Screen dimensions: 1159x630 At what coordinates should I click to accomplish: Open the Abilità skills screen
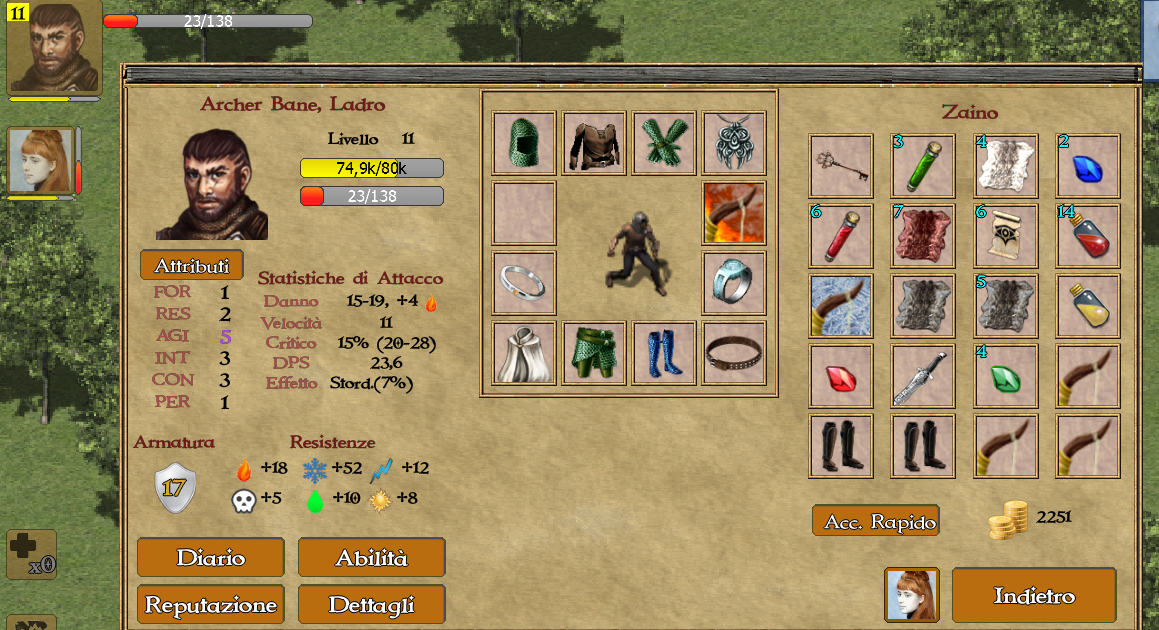coord(372,558)
